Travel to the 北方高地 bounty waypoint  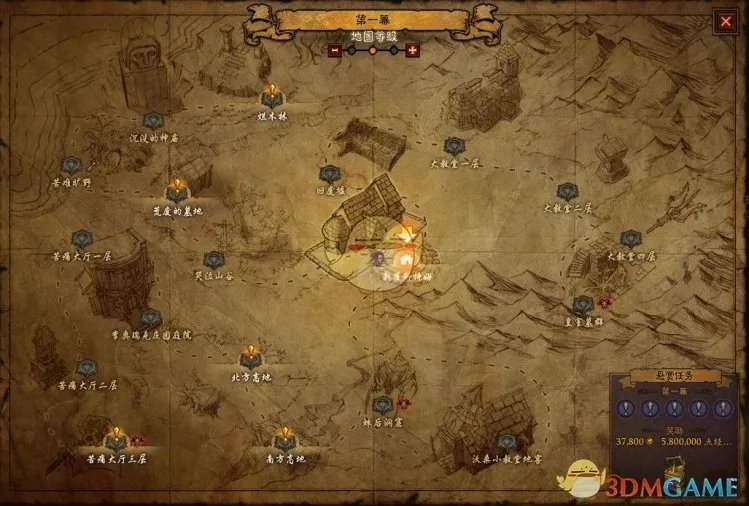pos(250,357)
